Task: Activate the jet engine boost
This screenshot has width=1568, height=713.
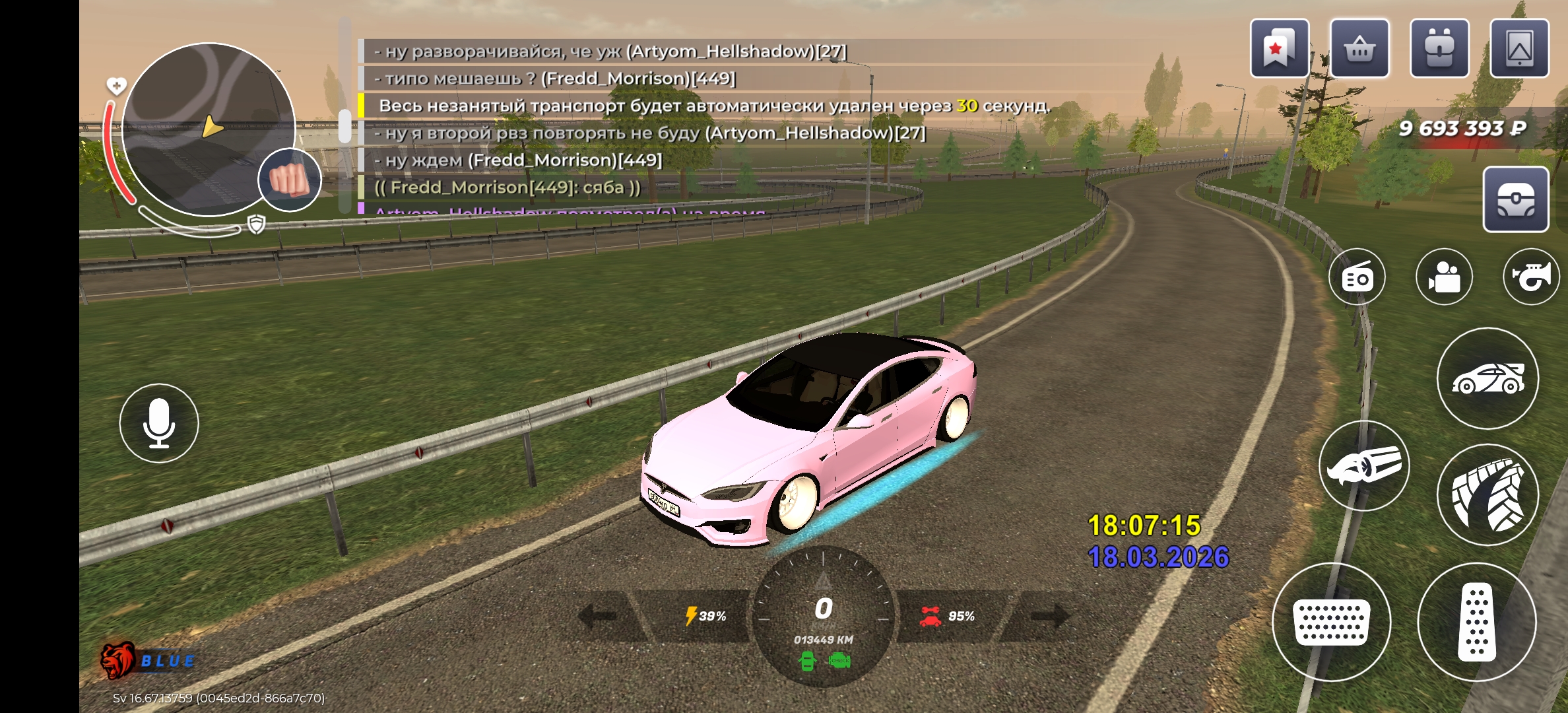Action: point(1364,465)
